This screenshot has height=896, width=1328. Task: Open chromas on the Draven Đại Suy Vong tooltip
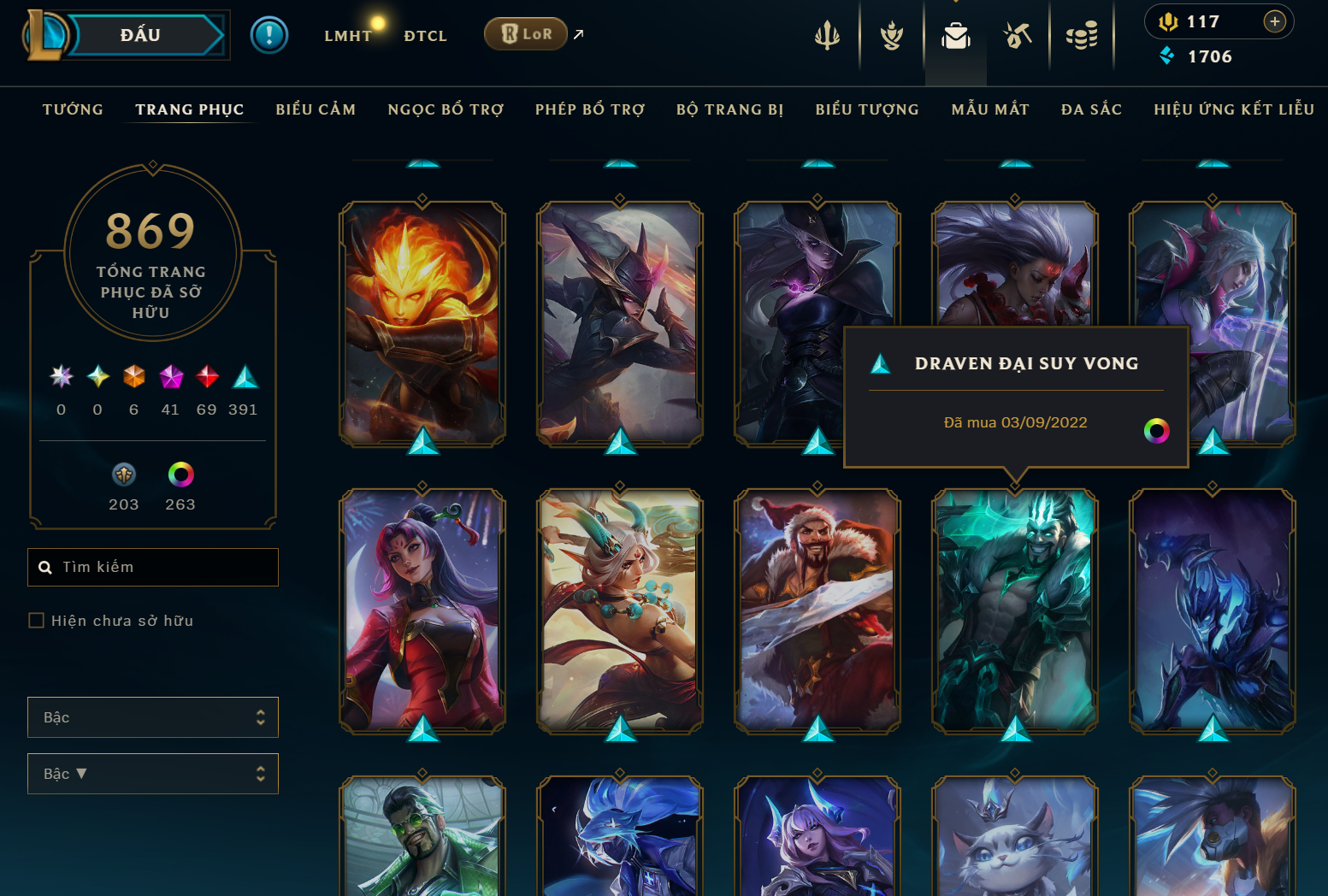[x=1157, y=431]
